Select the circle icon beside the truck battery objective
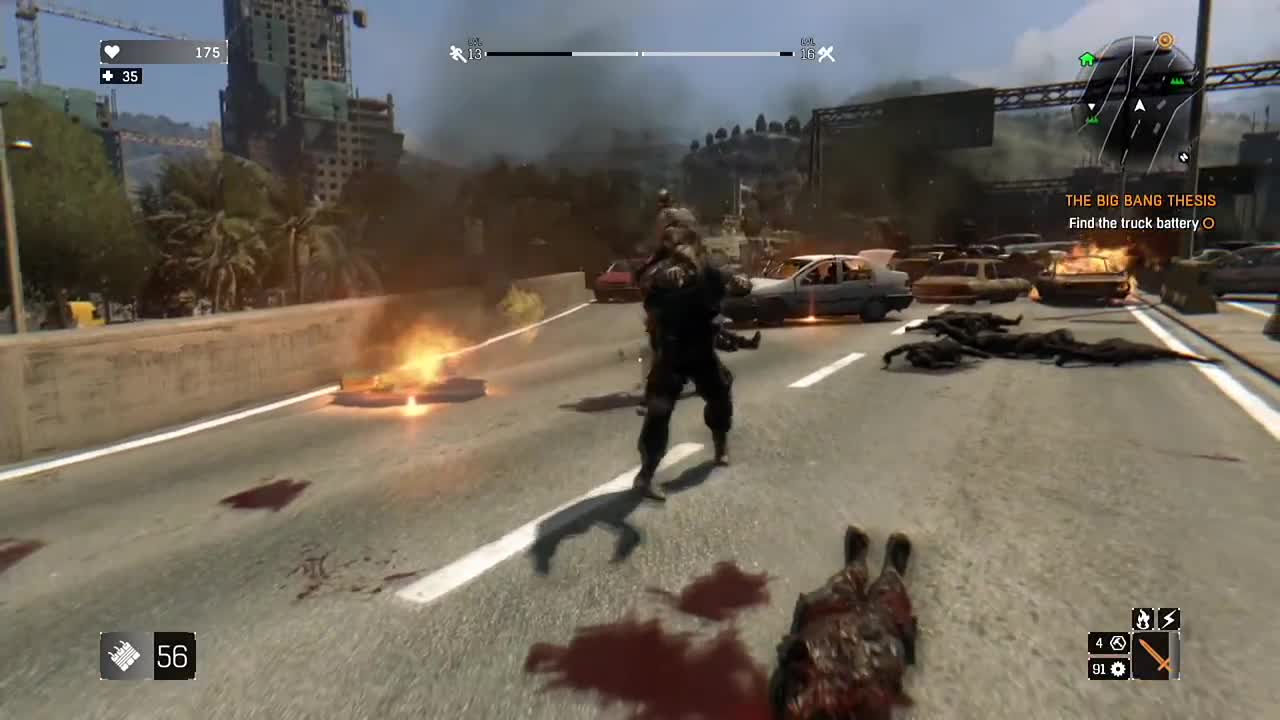Screen dimensions: 1280x720 tap(1210, 224)
